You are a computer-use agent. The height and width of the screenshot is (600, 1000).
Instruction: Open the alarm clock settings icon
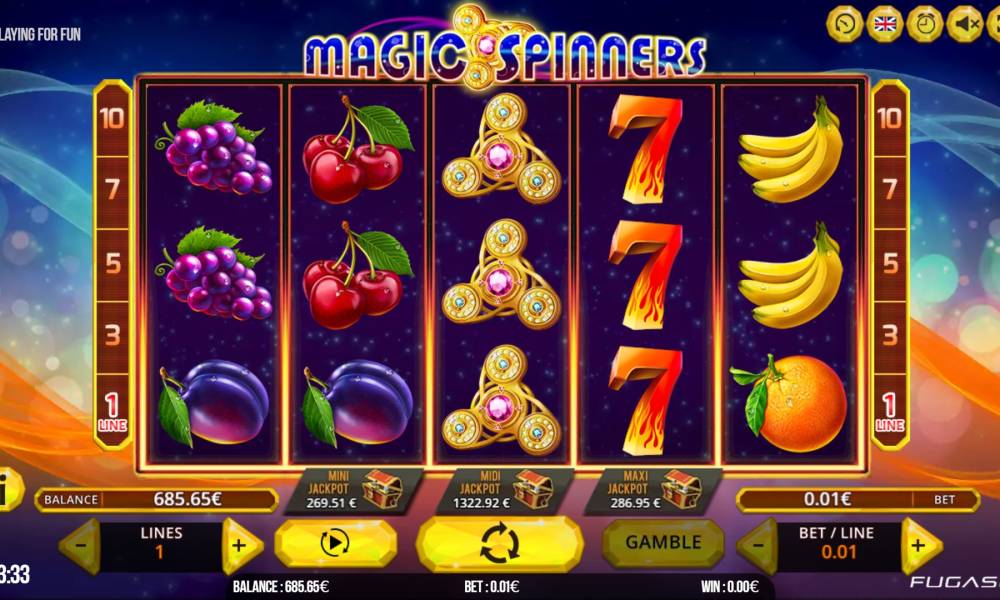click(924, 23)
